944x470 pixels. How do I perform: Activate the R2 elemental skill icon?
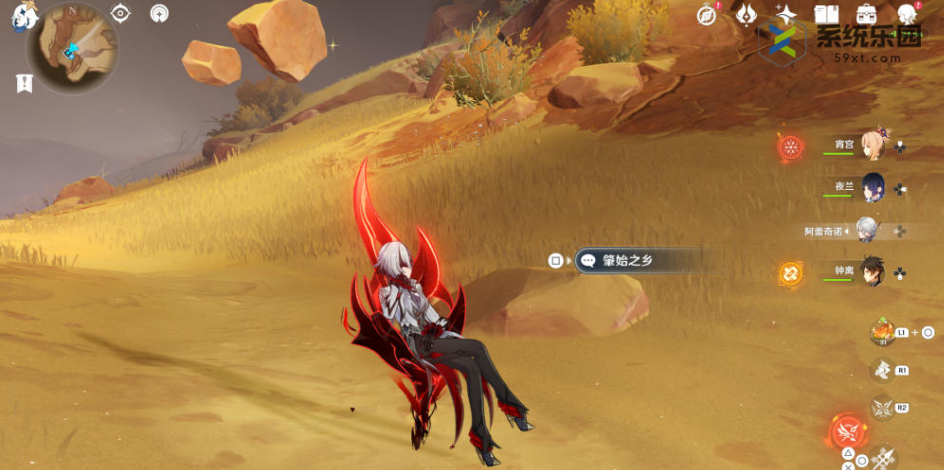click(883, 407)
